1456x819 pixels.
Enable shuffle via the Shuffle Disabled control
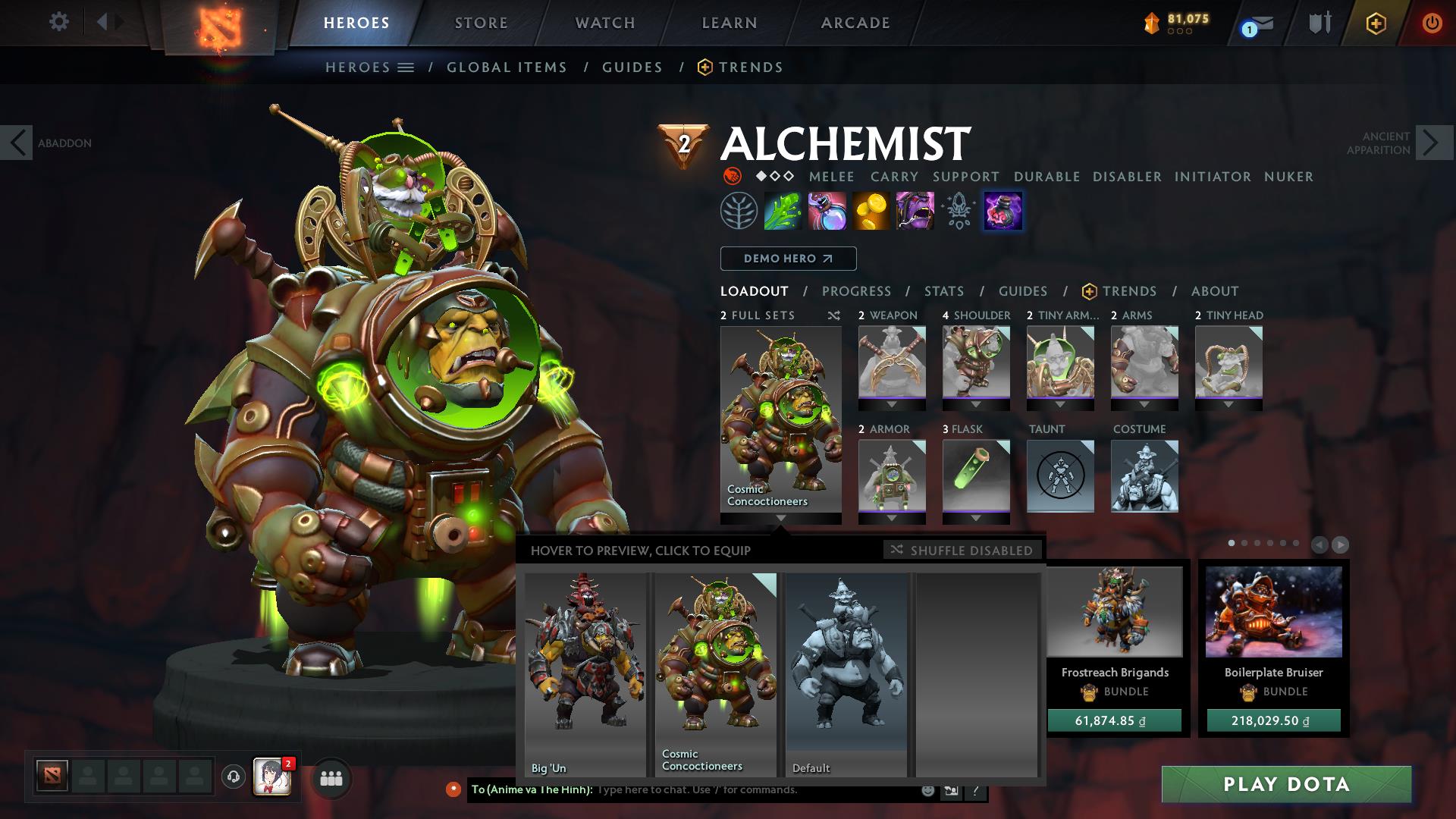pyautogui.click(x=962, y=551)
